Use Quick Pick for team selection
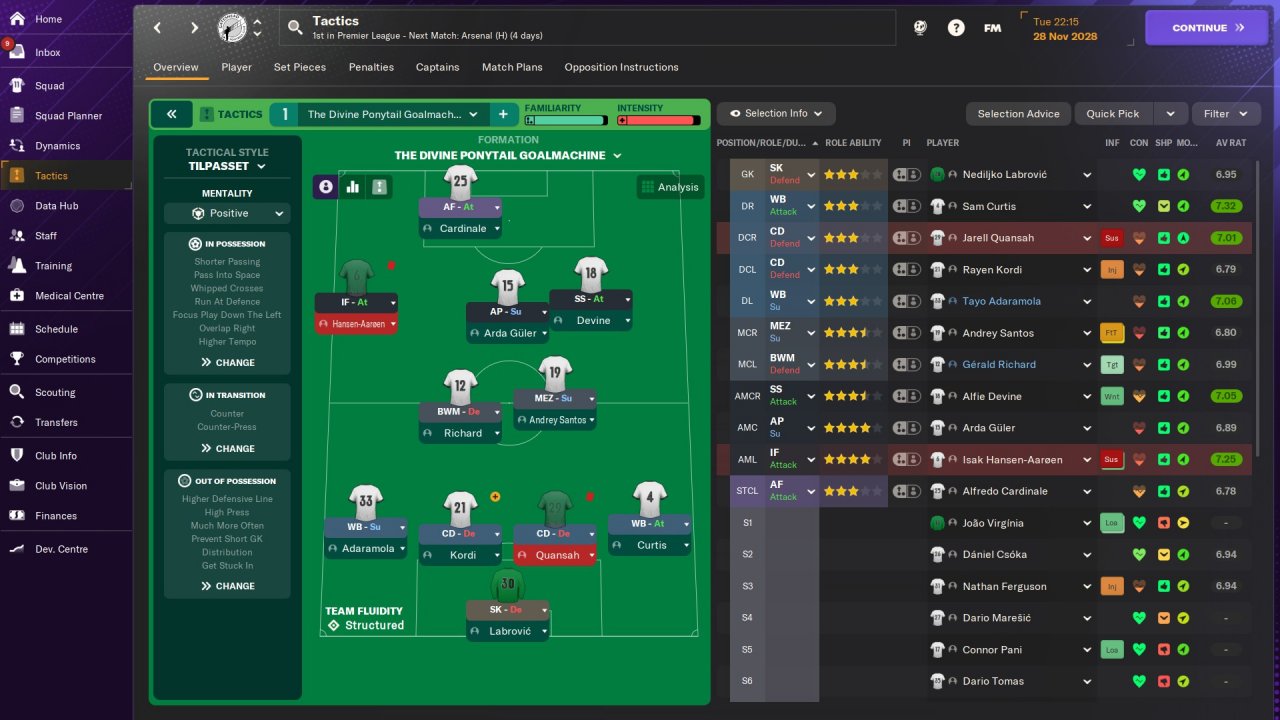 [1113, 114]
